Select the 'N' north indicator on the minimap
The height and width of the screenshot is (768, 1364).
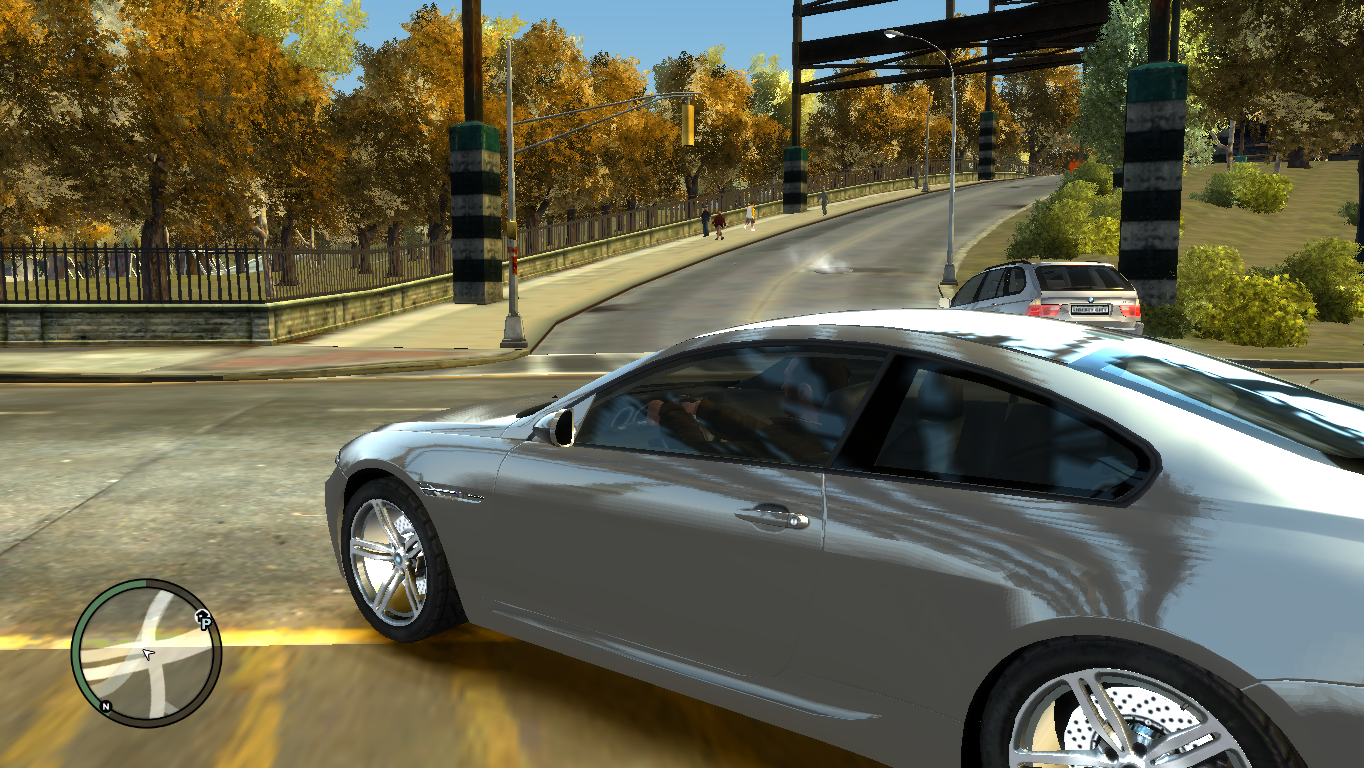pos(105,707)
